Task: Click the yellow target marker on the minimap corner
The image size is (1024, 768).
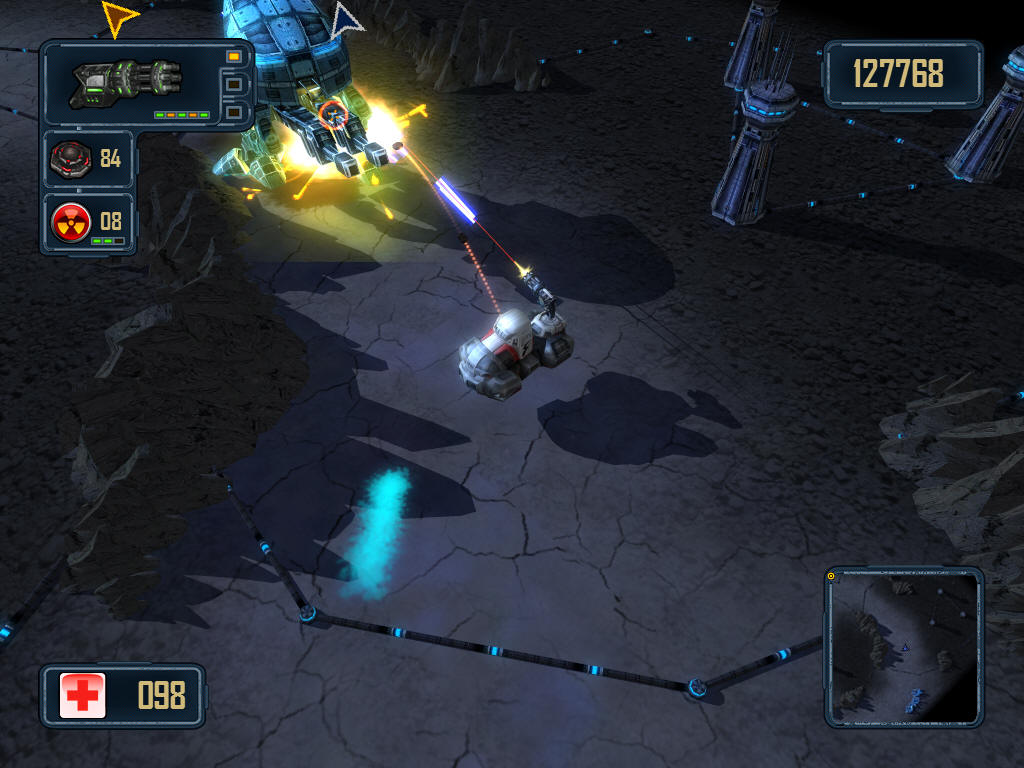Action: tap(831, 576)
